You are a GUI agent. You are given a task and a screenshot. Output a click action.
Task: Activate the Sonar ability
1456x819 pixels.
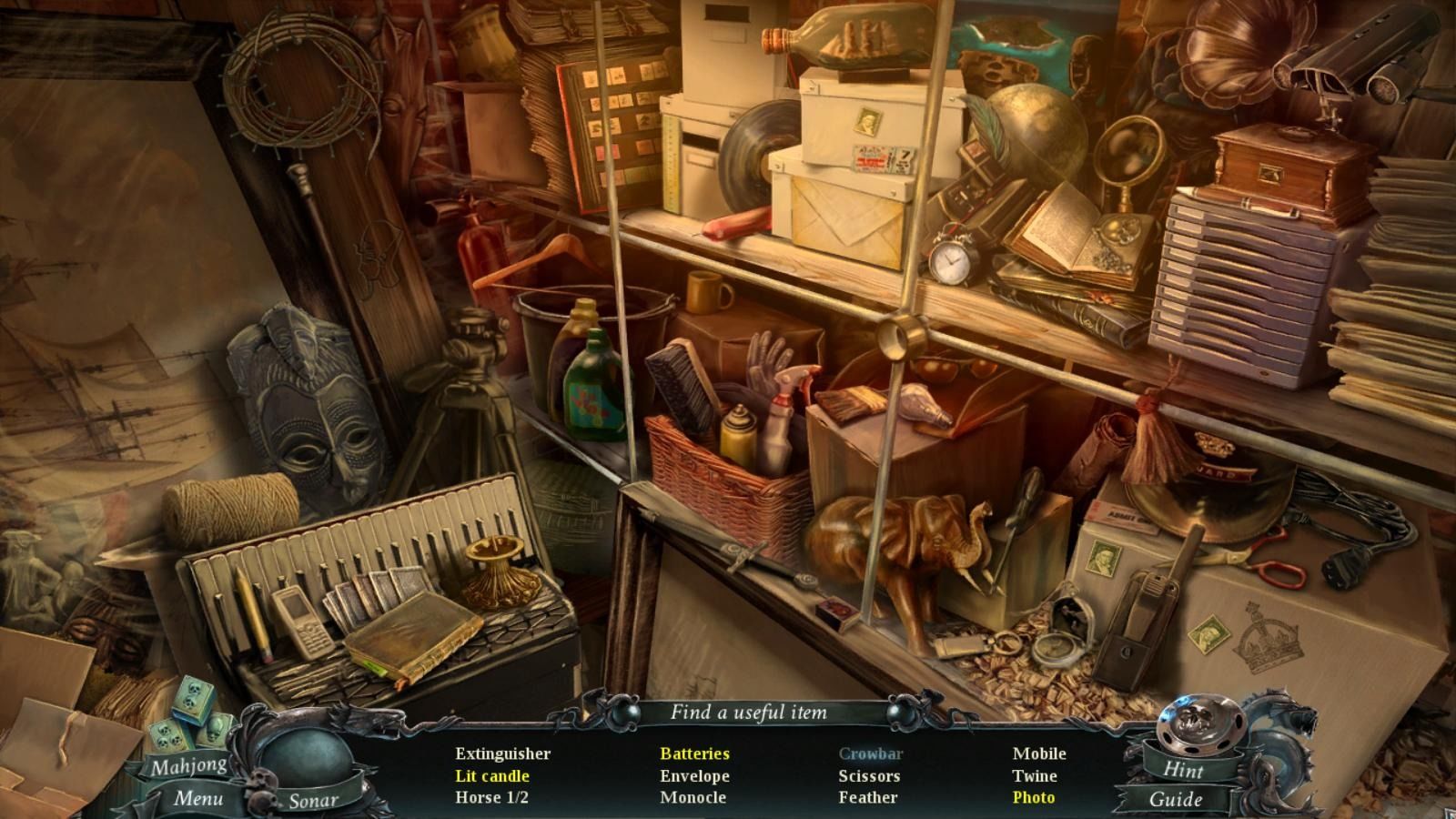[313, 801]
